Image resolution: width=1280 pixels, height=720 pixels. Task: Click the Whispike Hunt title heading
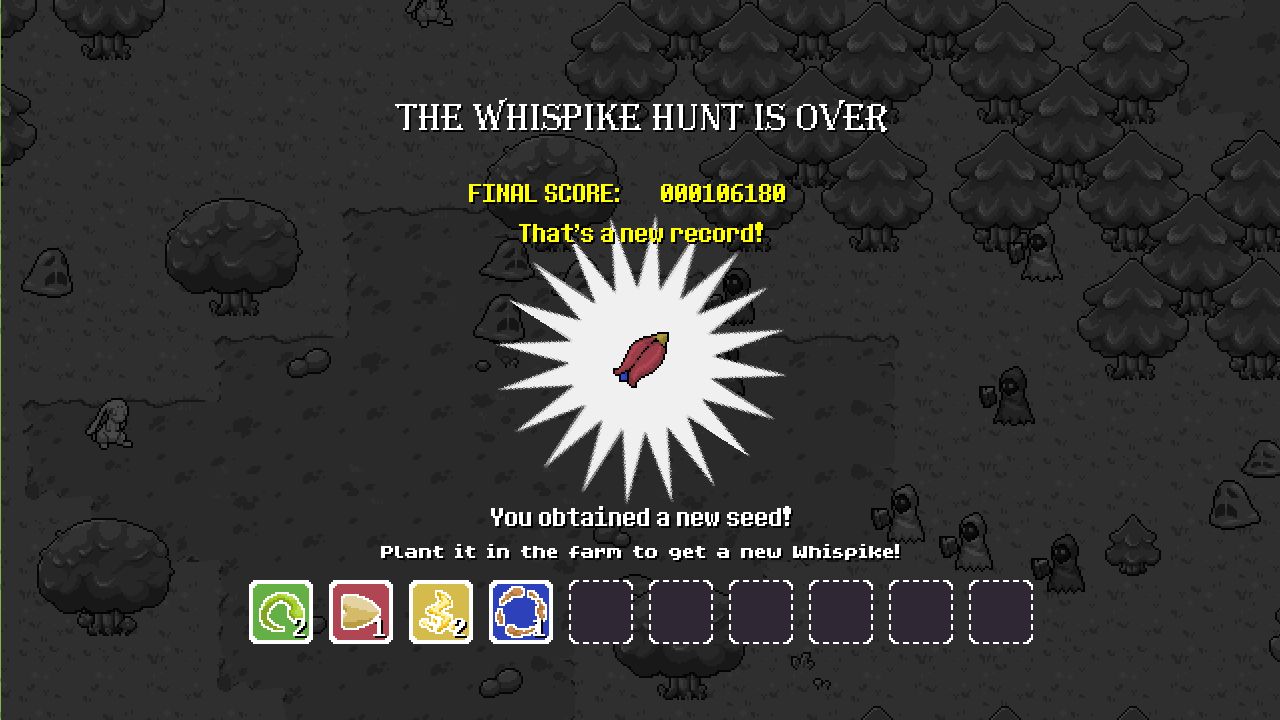pyautogui.click(x=640, y=117)
